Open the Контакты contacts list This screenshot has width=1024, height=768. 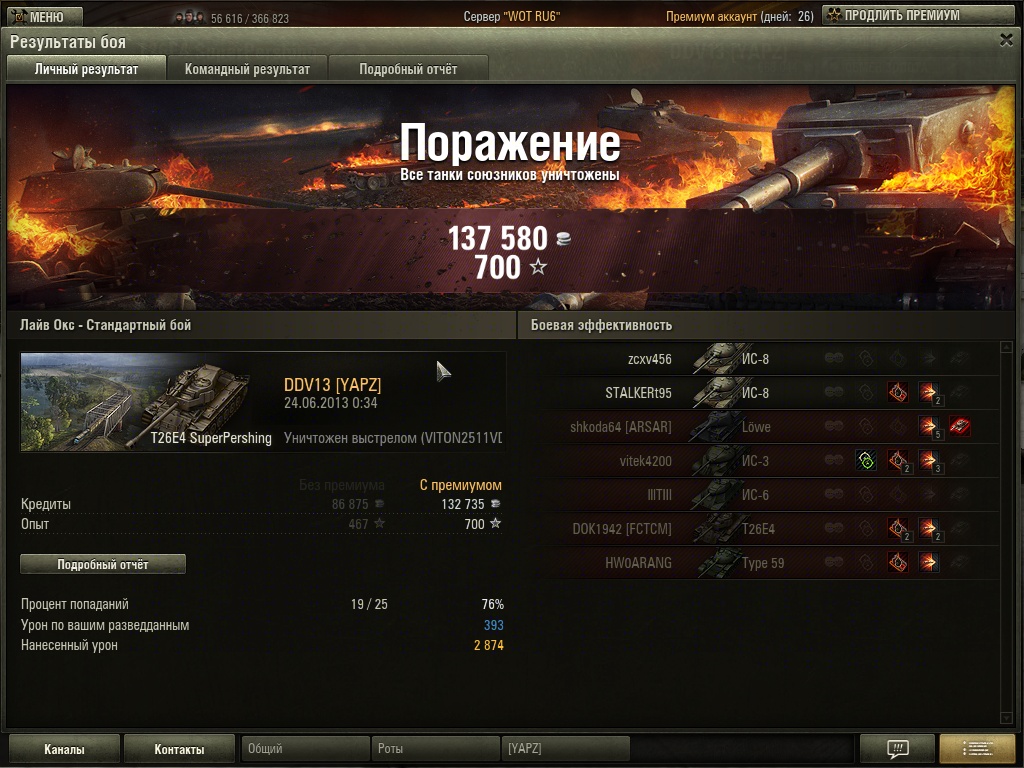pyautogui.click(x=179, y=749)
